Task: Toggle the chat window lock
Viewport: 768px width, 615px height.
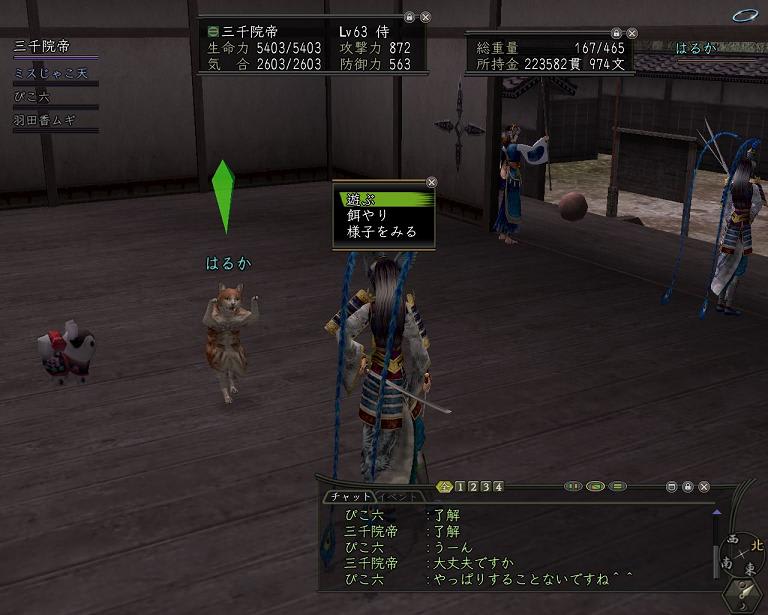Action: [688, 487]
